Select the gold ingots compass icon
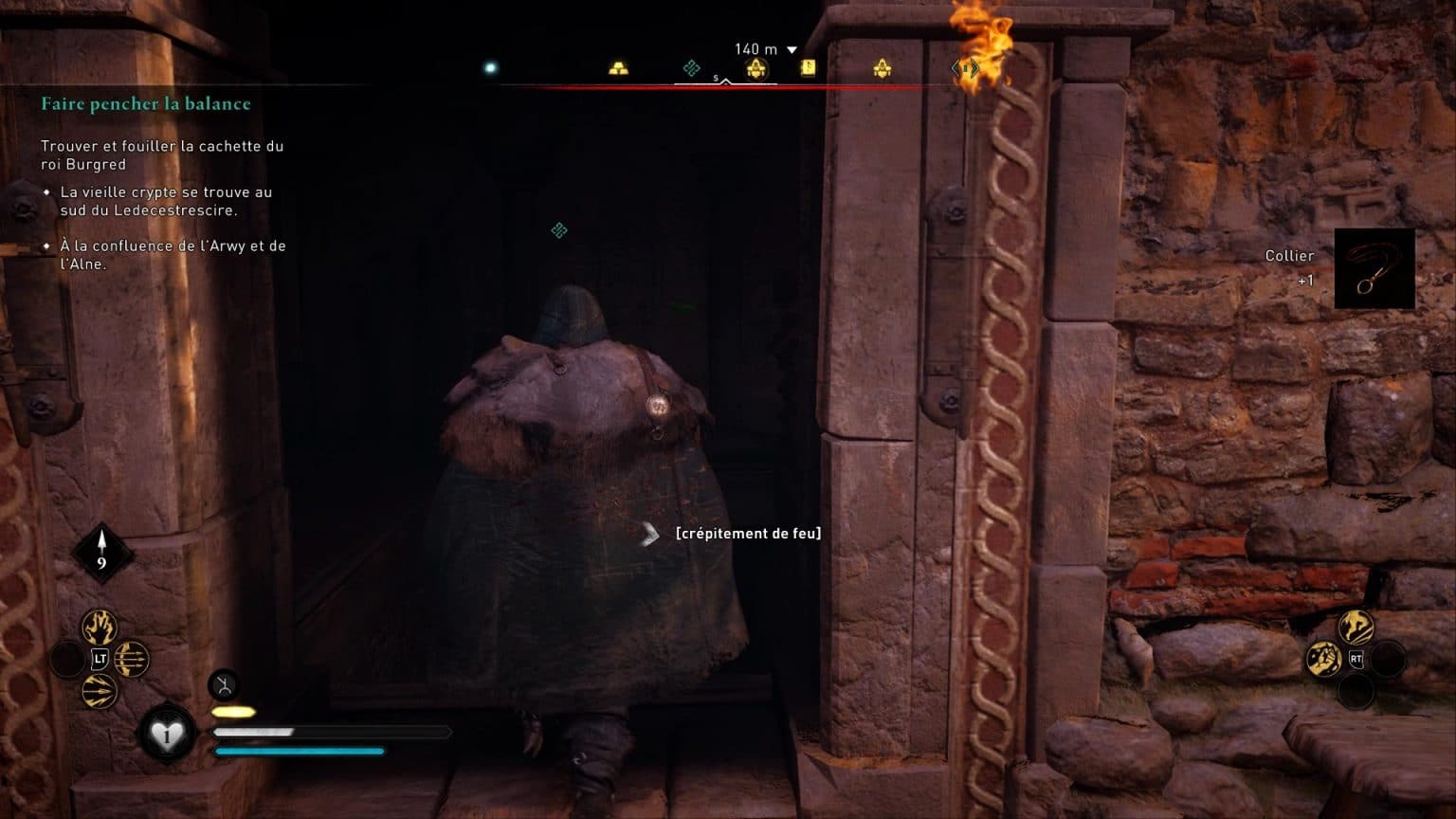Image resolution: width=1456 pixels, height=819 pixels. (x=618, y=66)
